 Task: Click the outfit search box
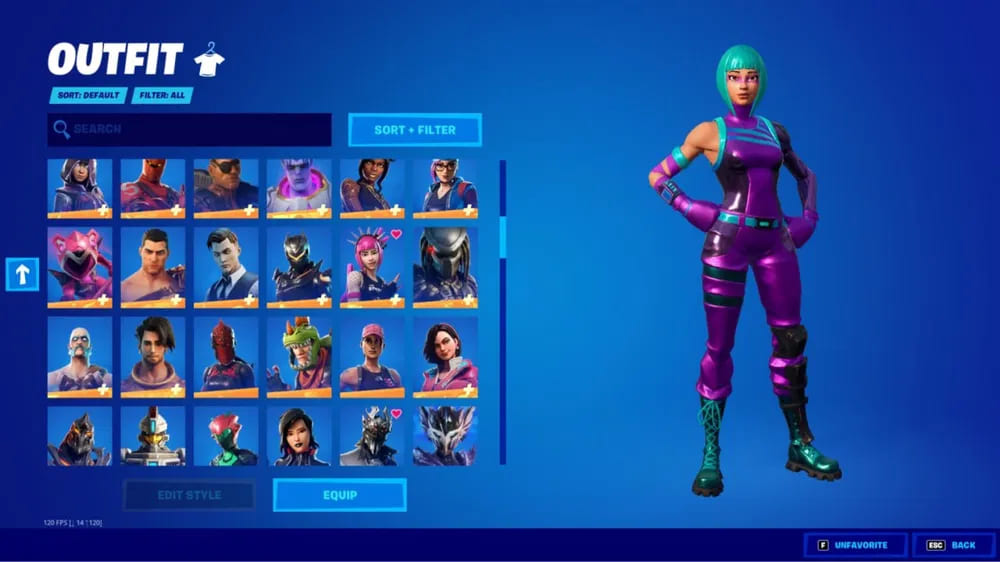(190, 129)
